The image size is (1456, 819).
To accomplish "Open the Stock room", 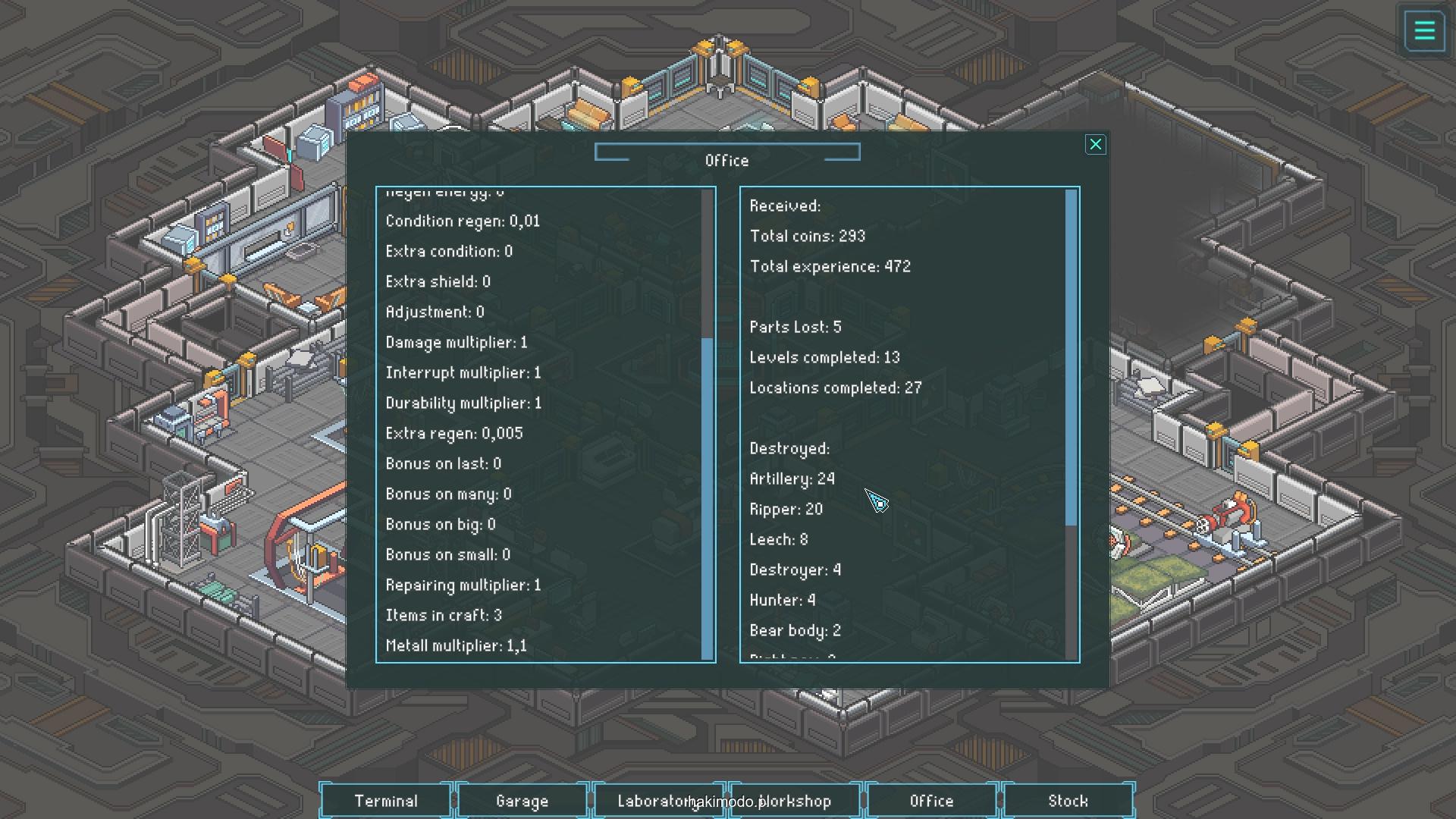I will pos(1068,801).
